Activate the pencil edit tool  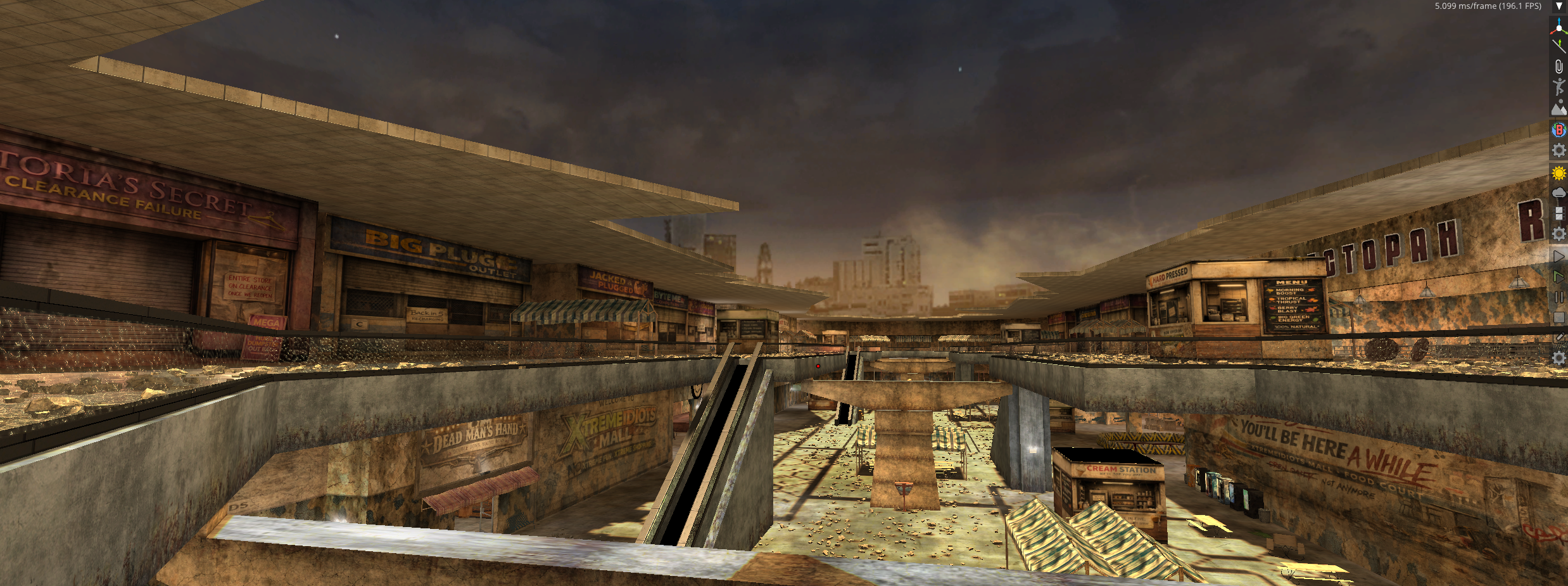pos(1559,338)
